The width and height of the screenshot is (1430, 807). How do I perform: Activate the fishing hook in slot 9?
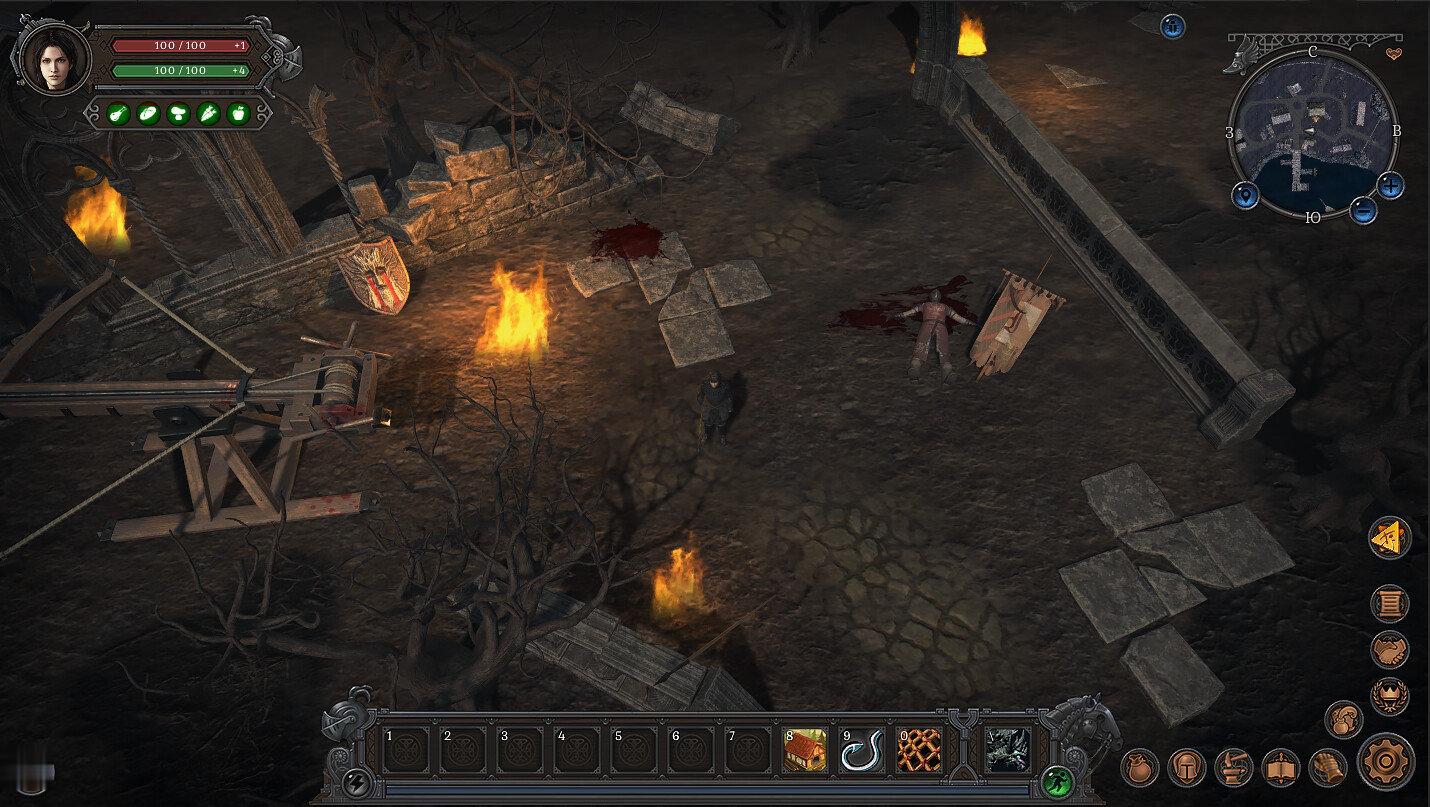(862, 750)
